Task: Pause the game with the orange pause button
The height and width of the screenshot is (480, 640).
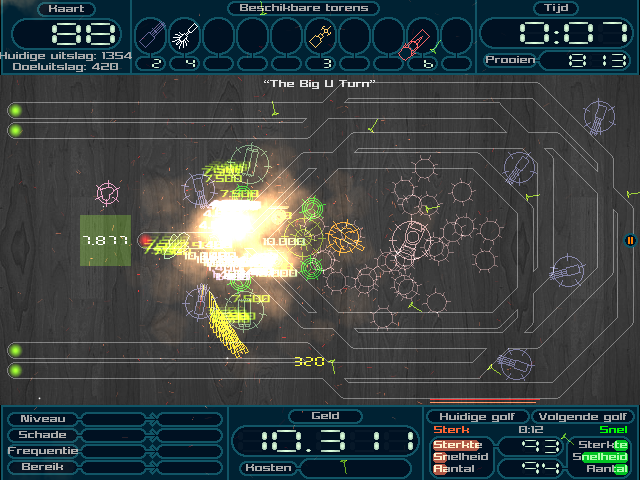Action: coord(630,240)
